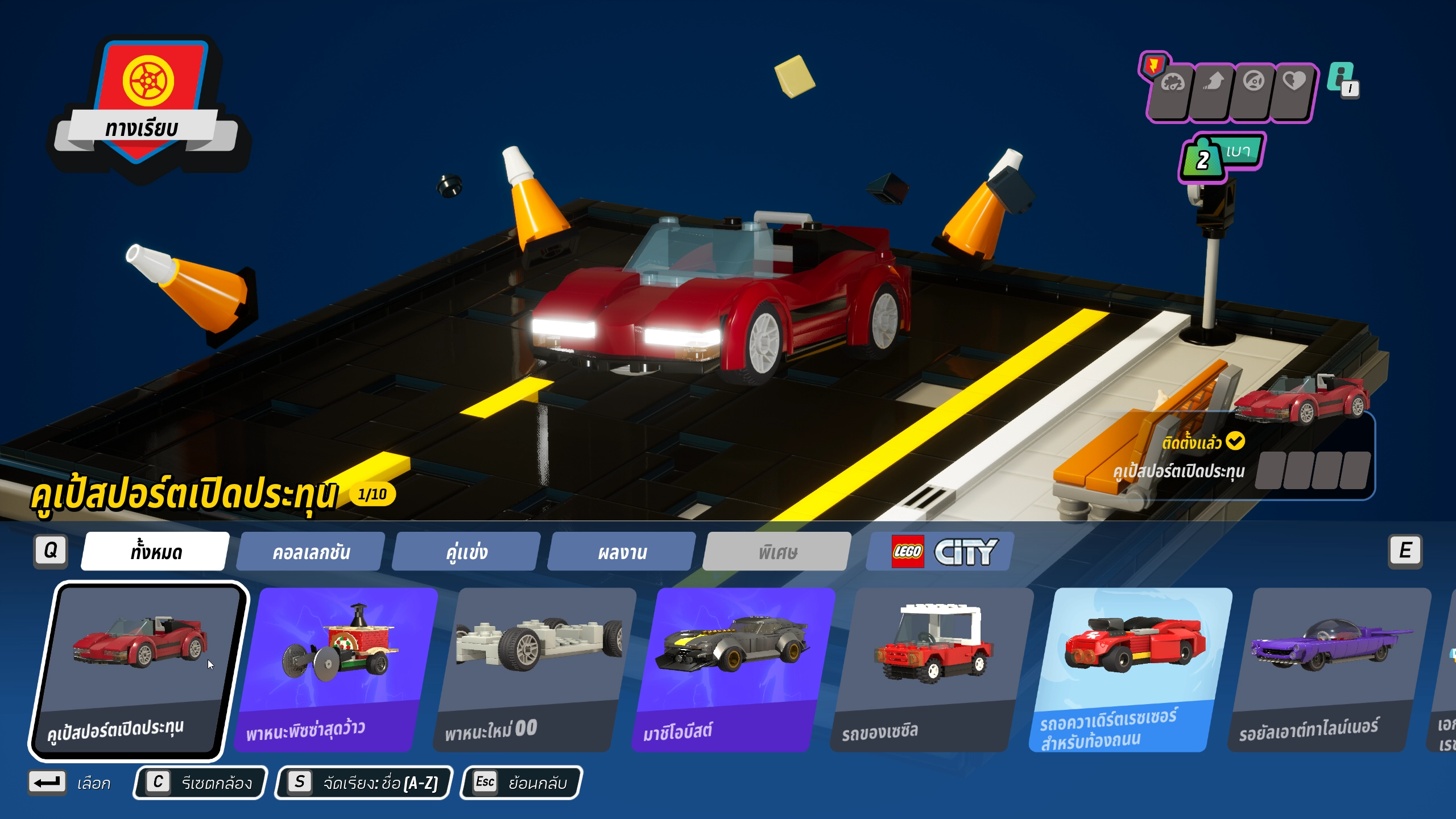The width and height of the screenshot is (1456, 819).
Task: Choose the พิเศษ tab
Action: (x=777, y=551)
